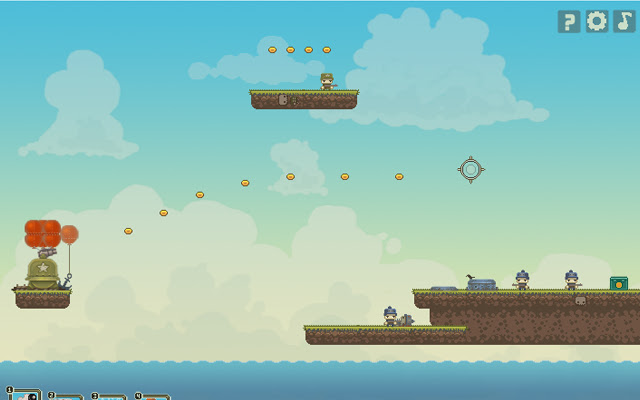Open the gear settings menu
The width and height of the screenshot is (640, 400).
[x=597, y=22]
